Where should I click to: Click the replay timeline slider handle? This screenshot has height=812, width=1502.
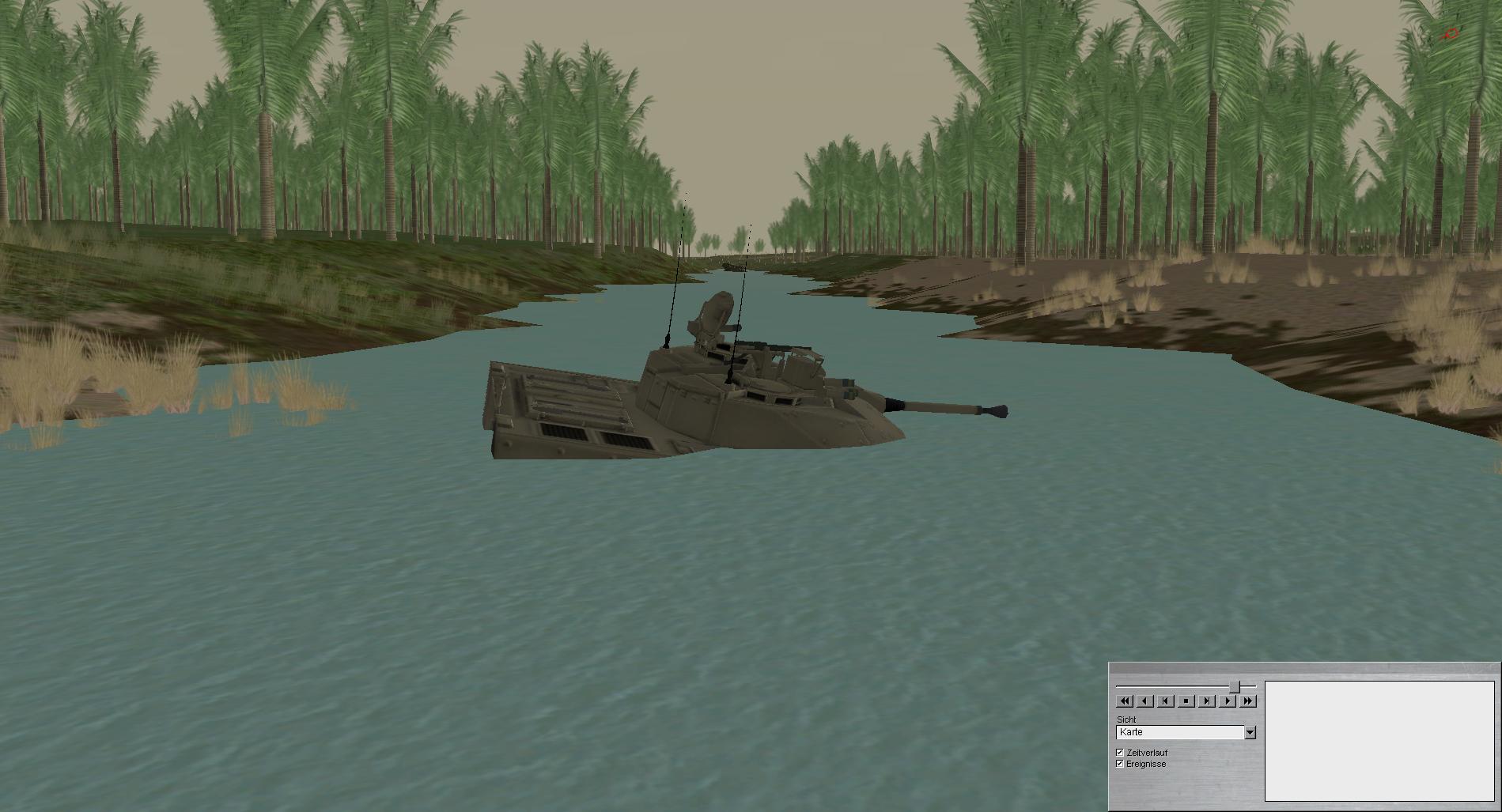click(1235, 686)
